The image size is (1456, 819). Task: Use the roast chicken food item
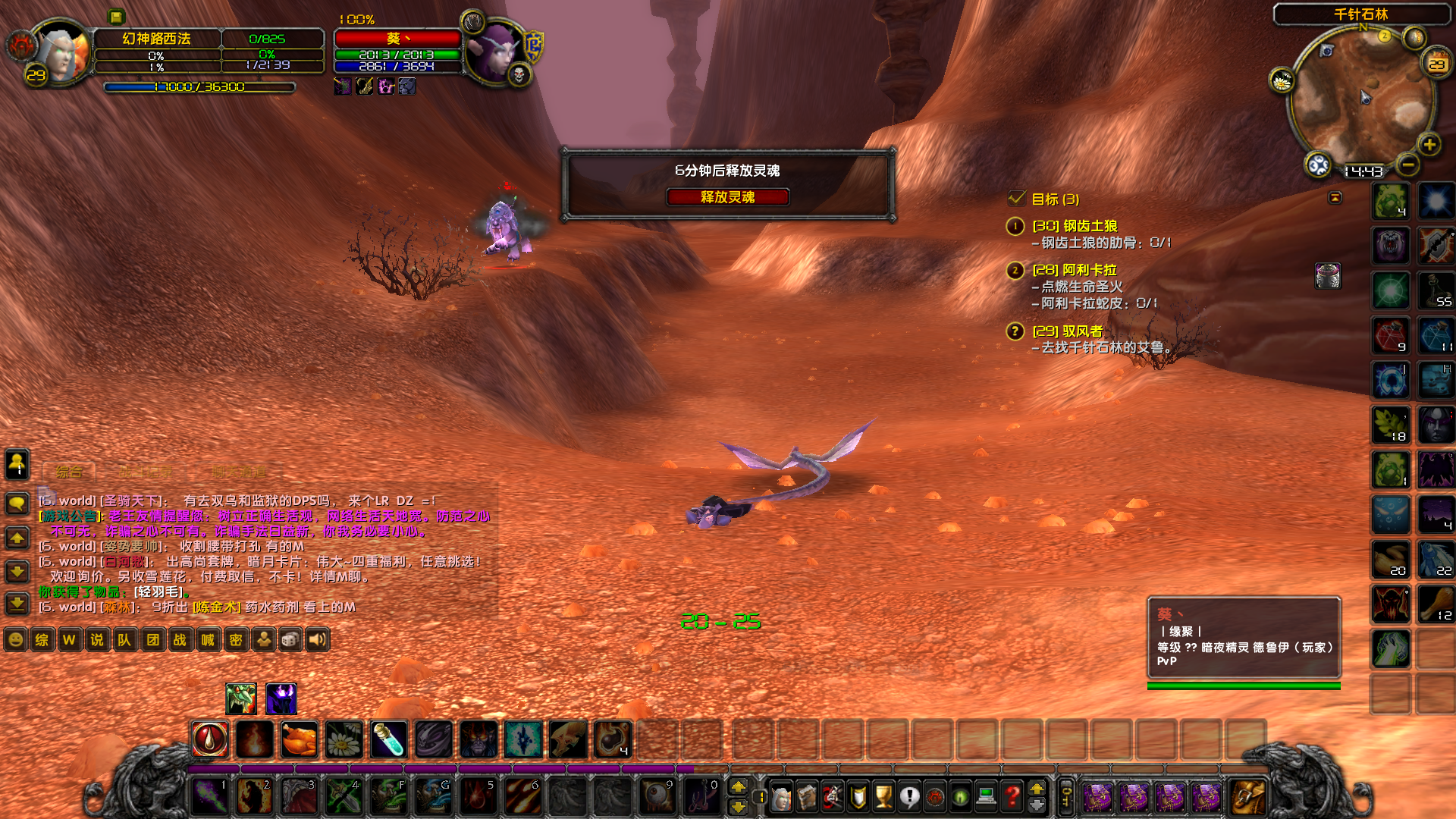pyautogui.click(x=299, y=739)
